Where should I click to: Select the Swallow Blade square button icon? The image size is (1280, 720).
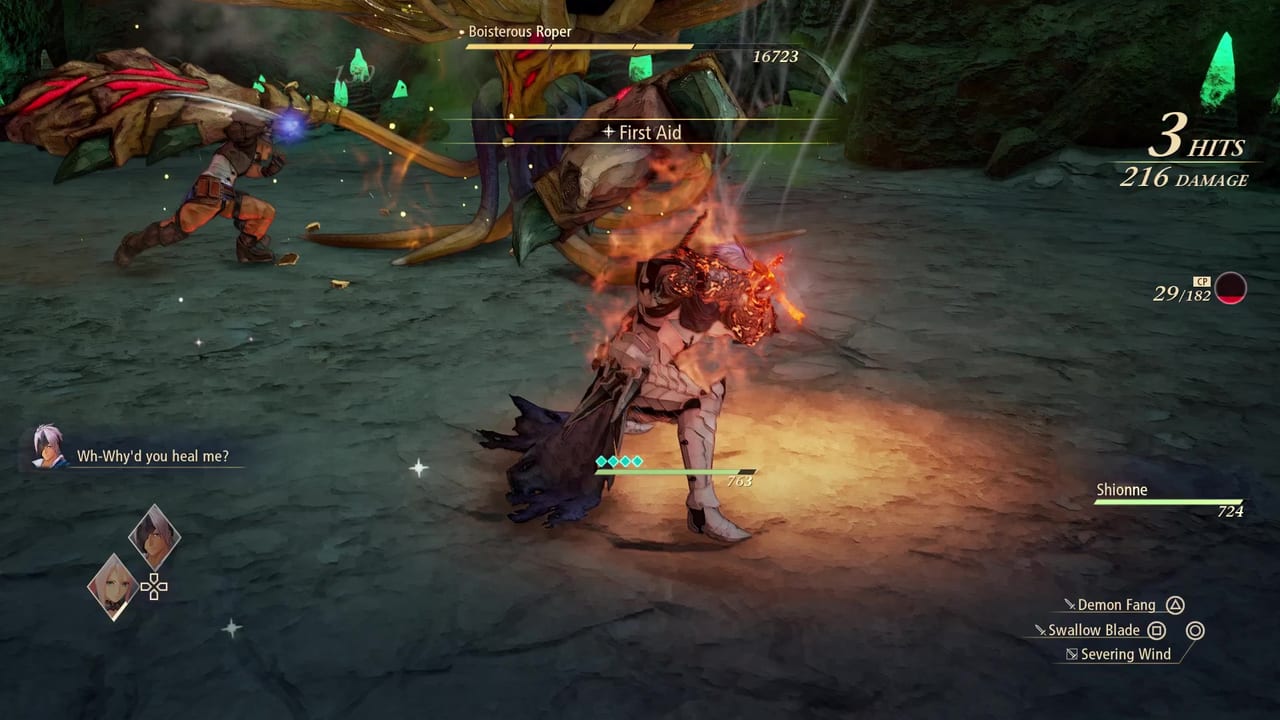click(x=1156, y=630)
